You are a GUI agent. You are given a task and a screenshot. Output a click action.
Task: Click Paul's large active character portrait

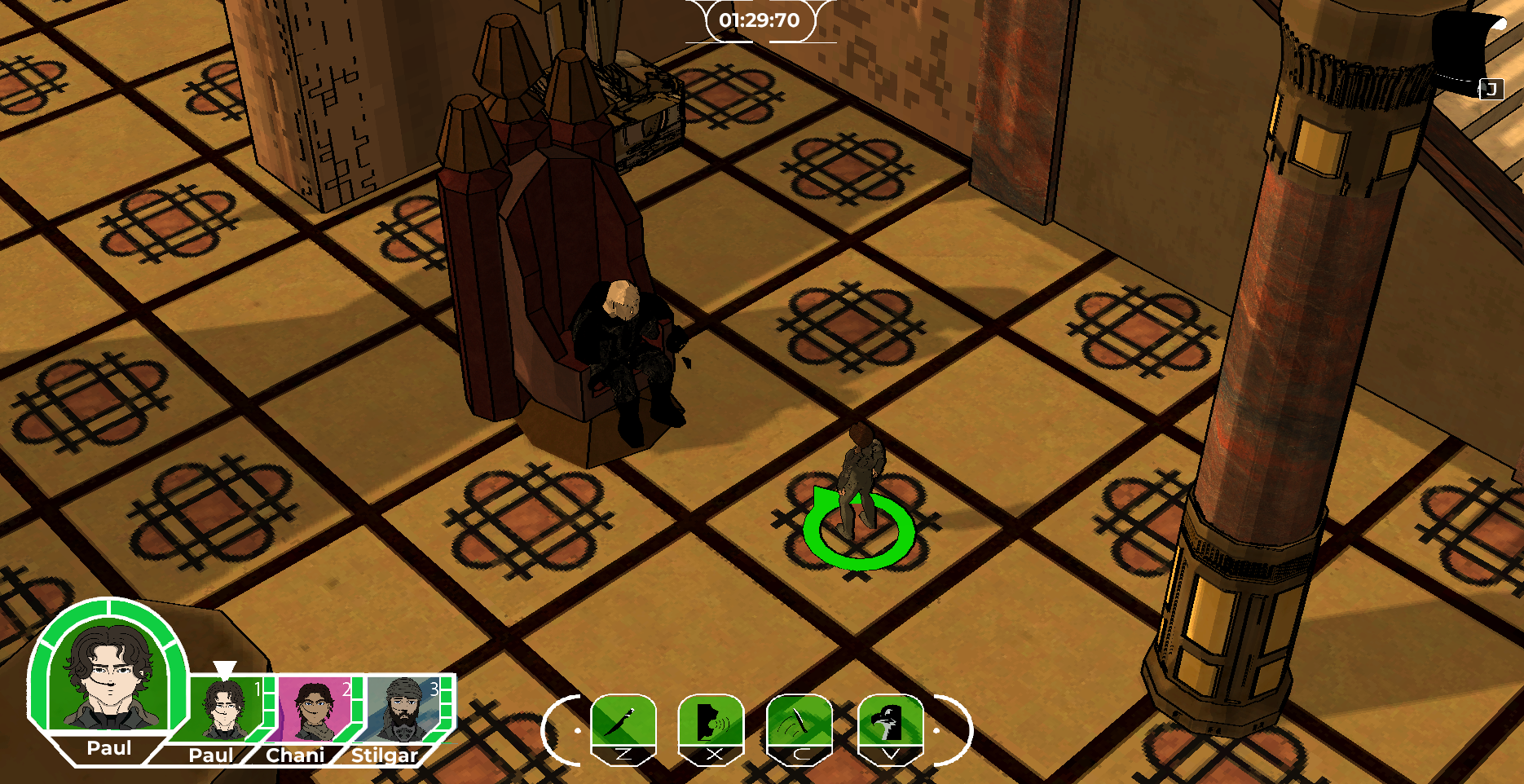108,676
